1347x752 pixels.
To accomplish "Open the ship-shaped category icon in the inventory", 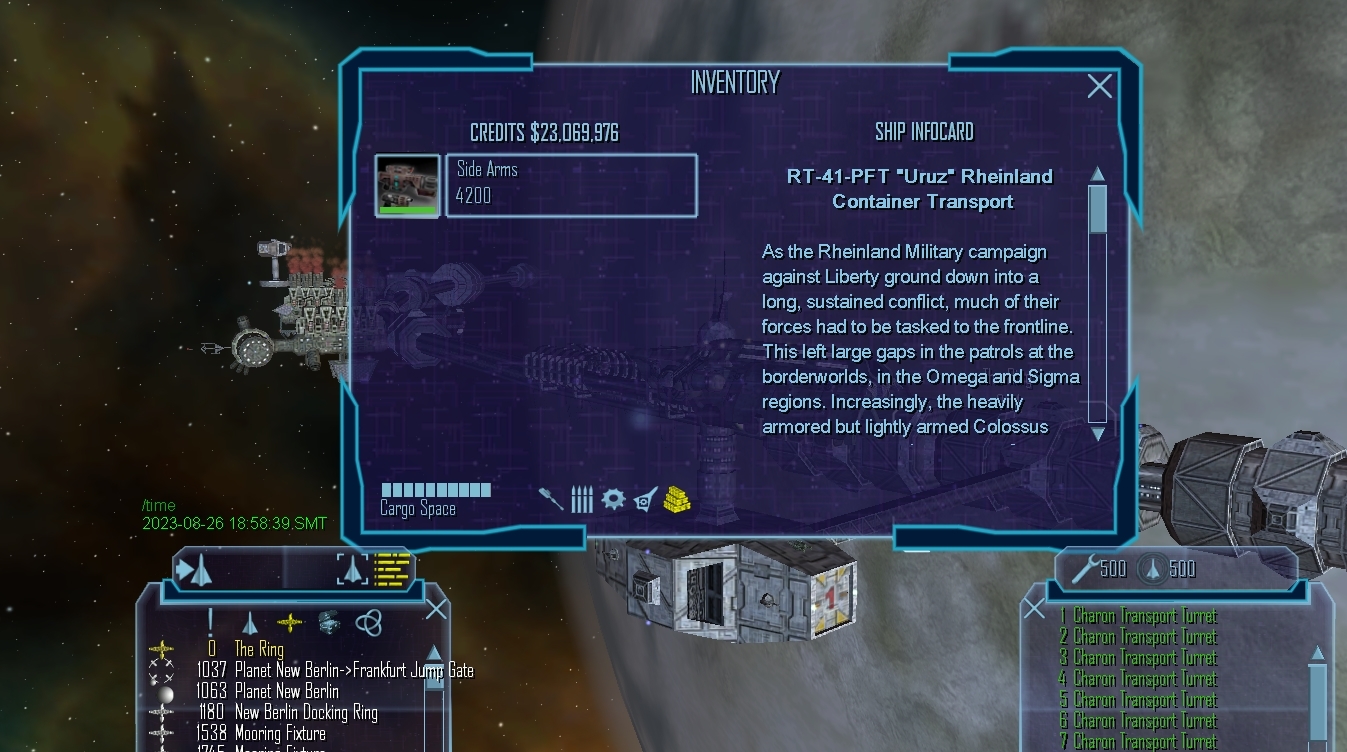I will (646, 499).
